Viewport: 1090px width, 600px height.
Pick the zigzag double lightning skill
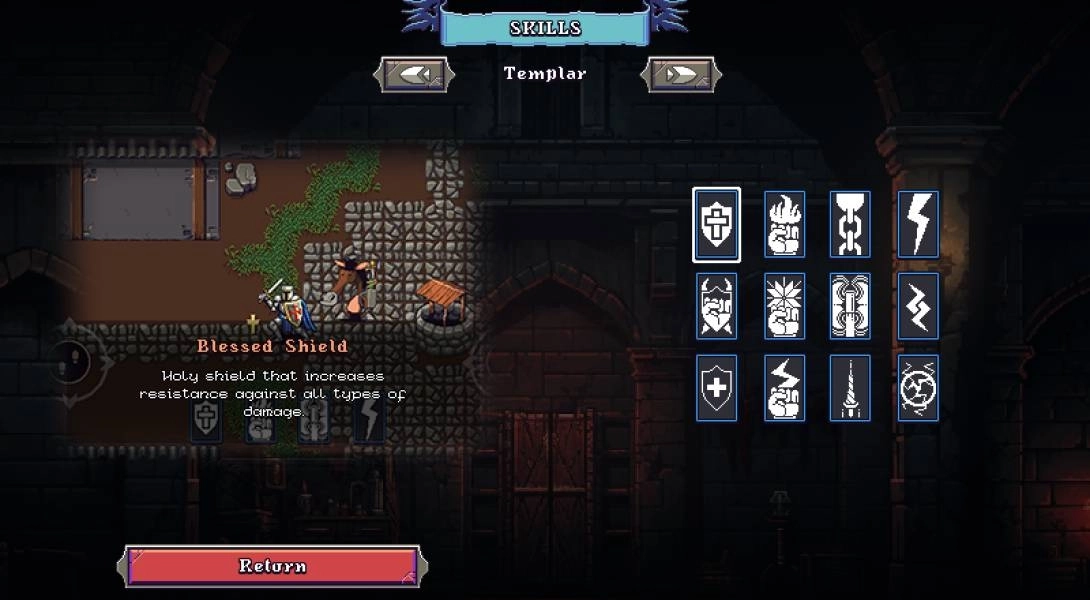tap(917, 306)
